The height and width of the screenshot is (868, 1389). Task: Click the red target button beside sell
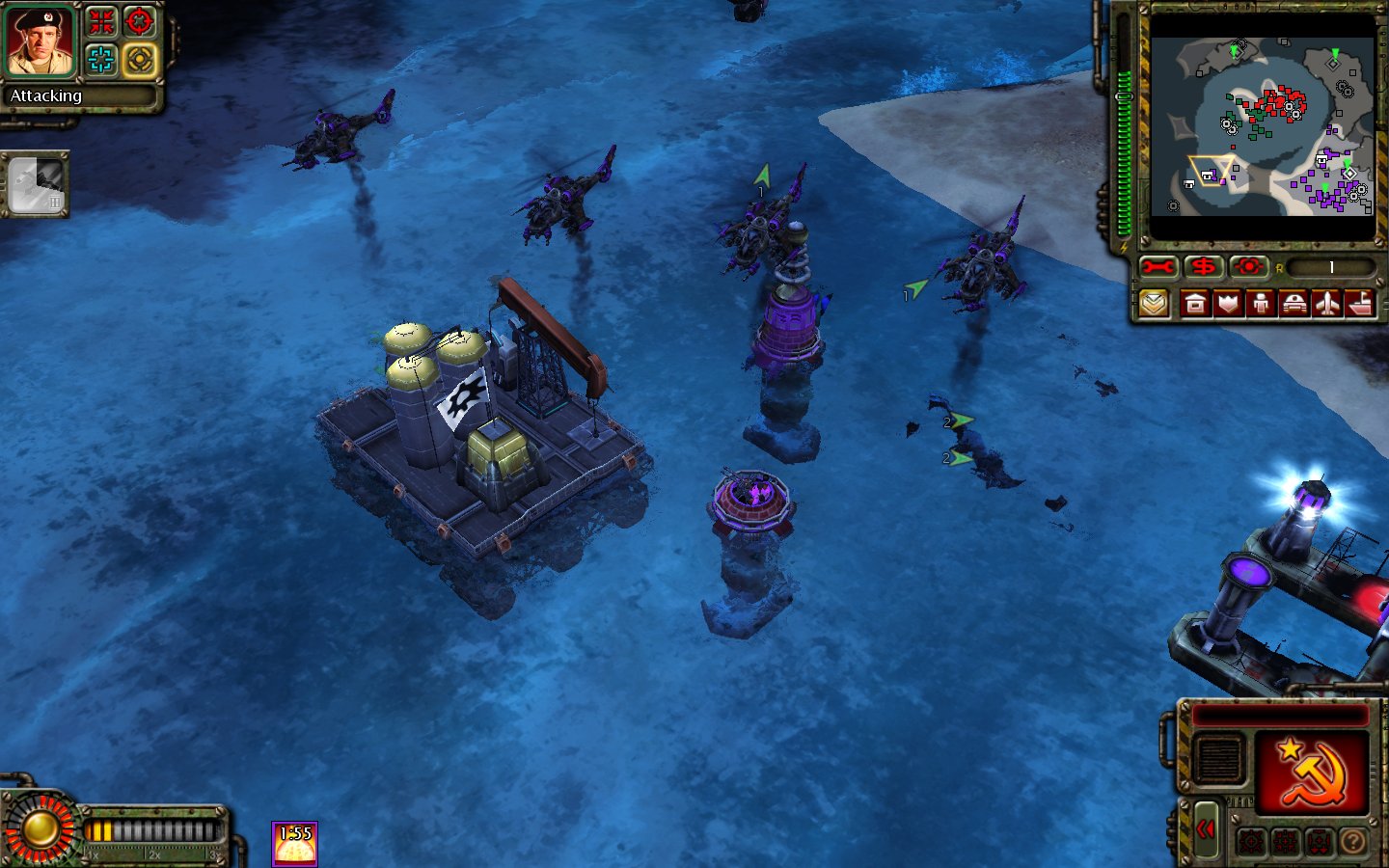1248,267
